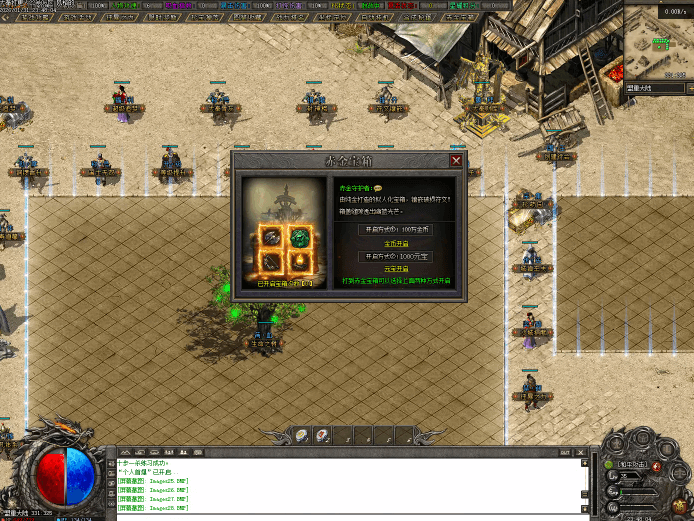Activate the second hotbar skill slot

323,435
